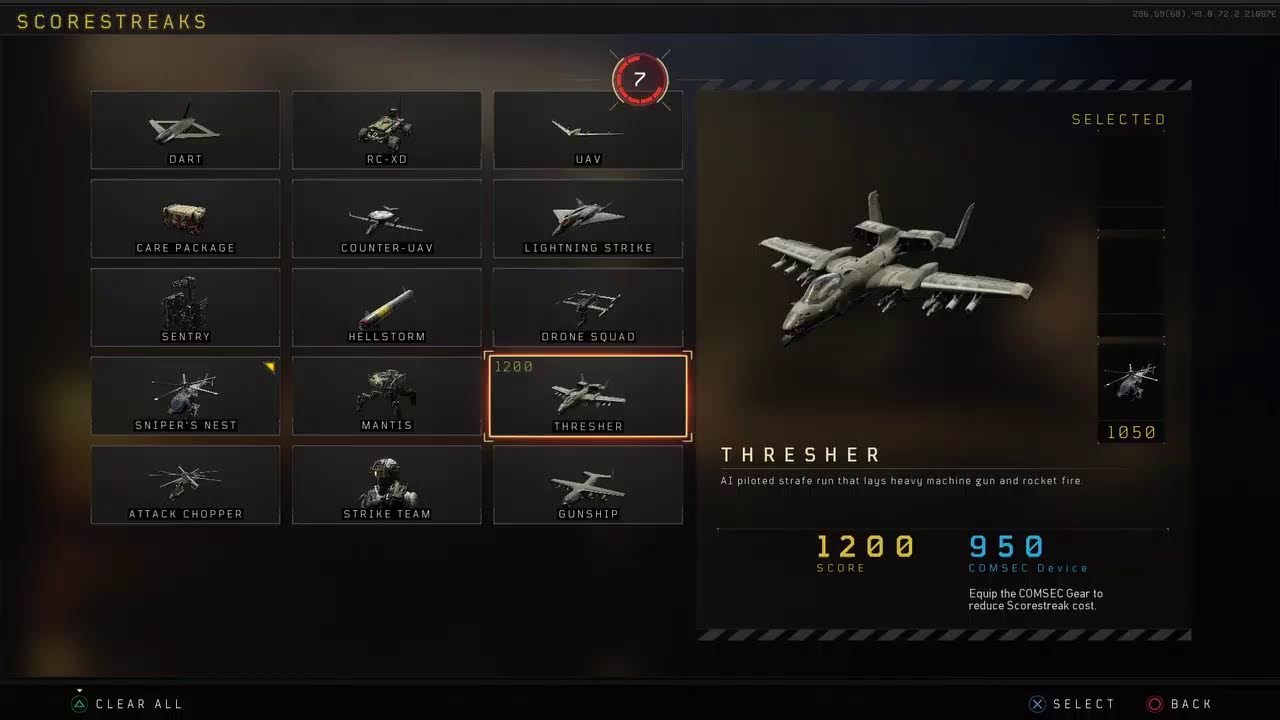Select the Lightning Strike scorestreak

click(x=588, y=219)
